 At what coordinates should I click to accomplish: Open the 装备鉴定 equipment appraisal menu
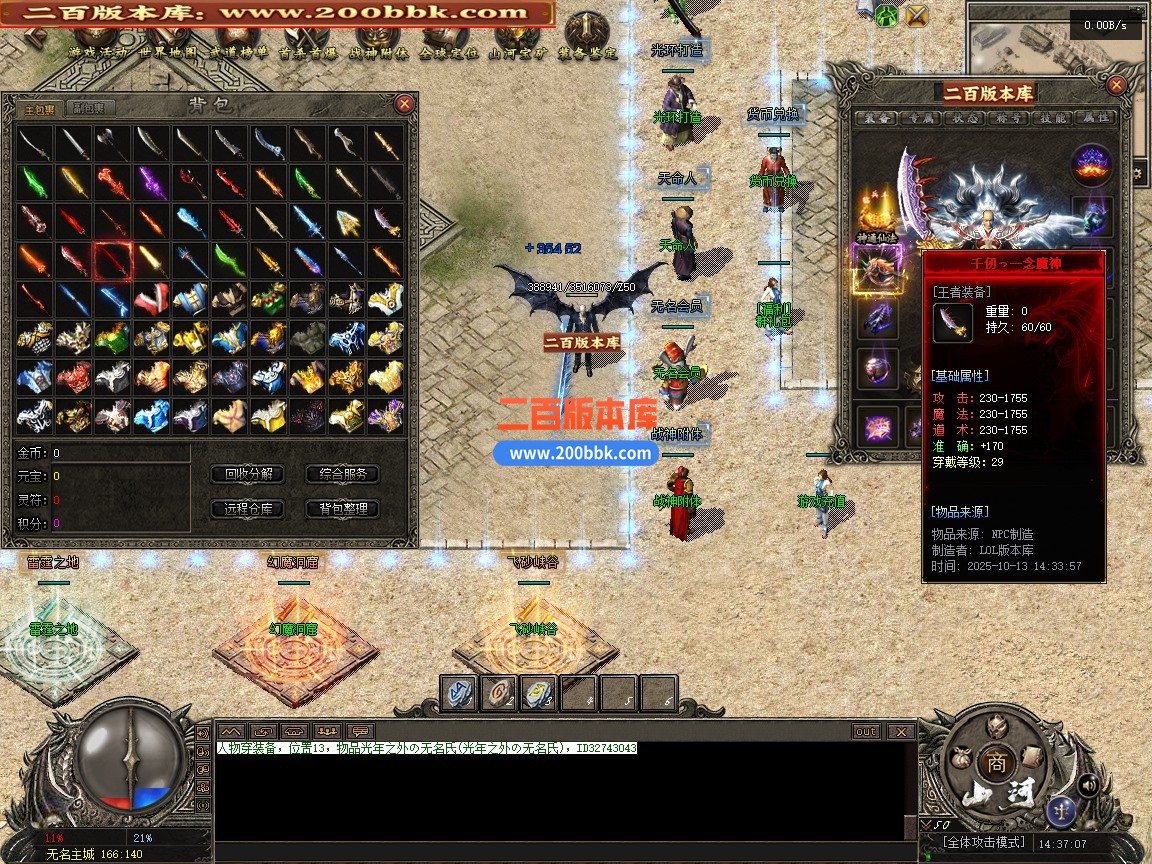pyautogui.click(x=587, y=52)
